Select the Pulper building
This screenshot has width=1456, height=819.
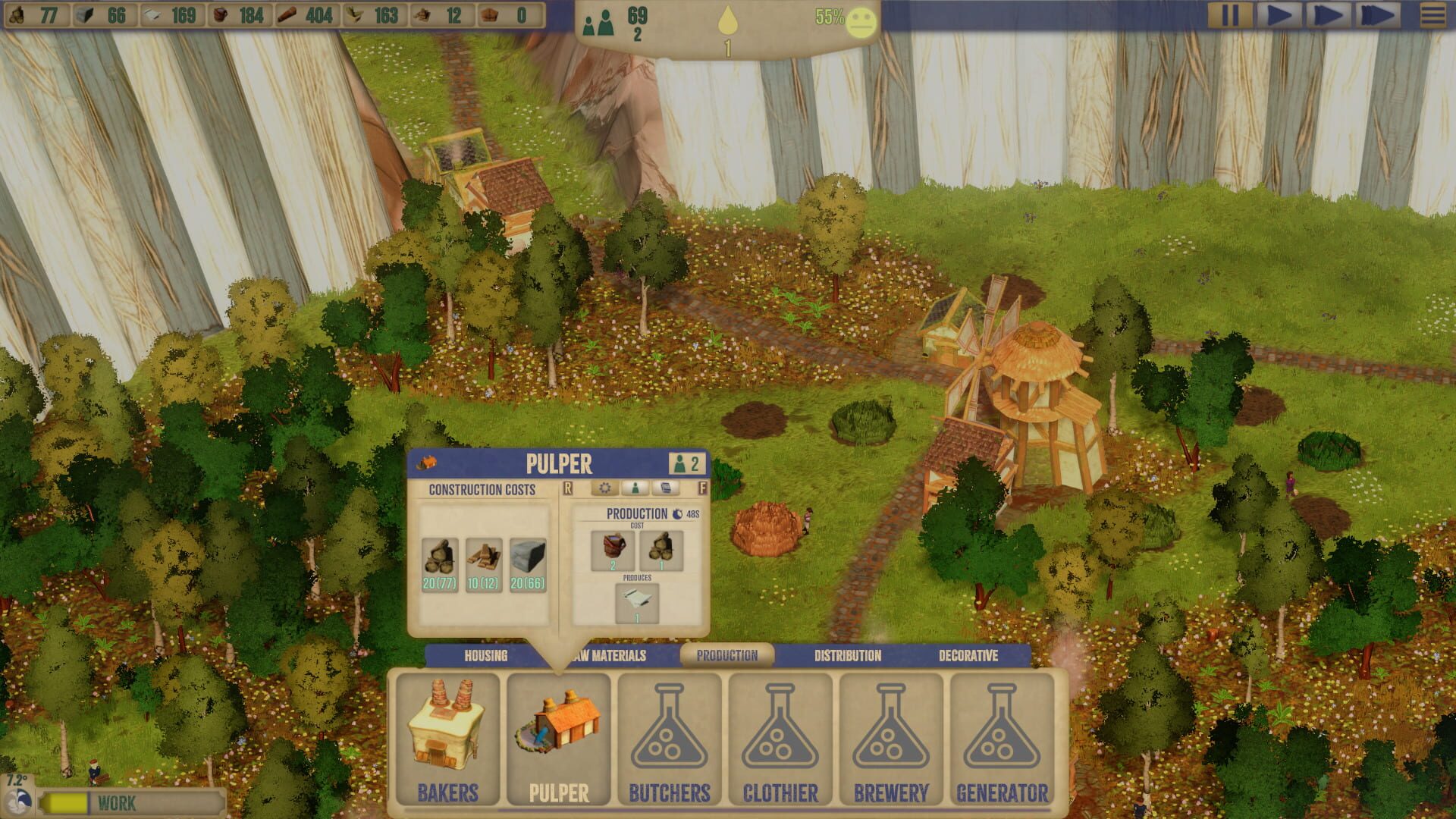click(559, 739)
